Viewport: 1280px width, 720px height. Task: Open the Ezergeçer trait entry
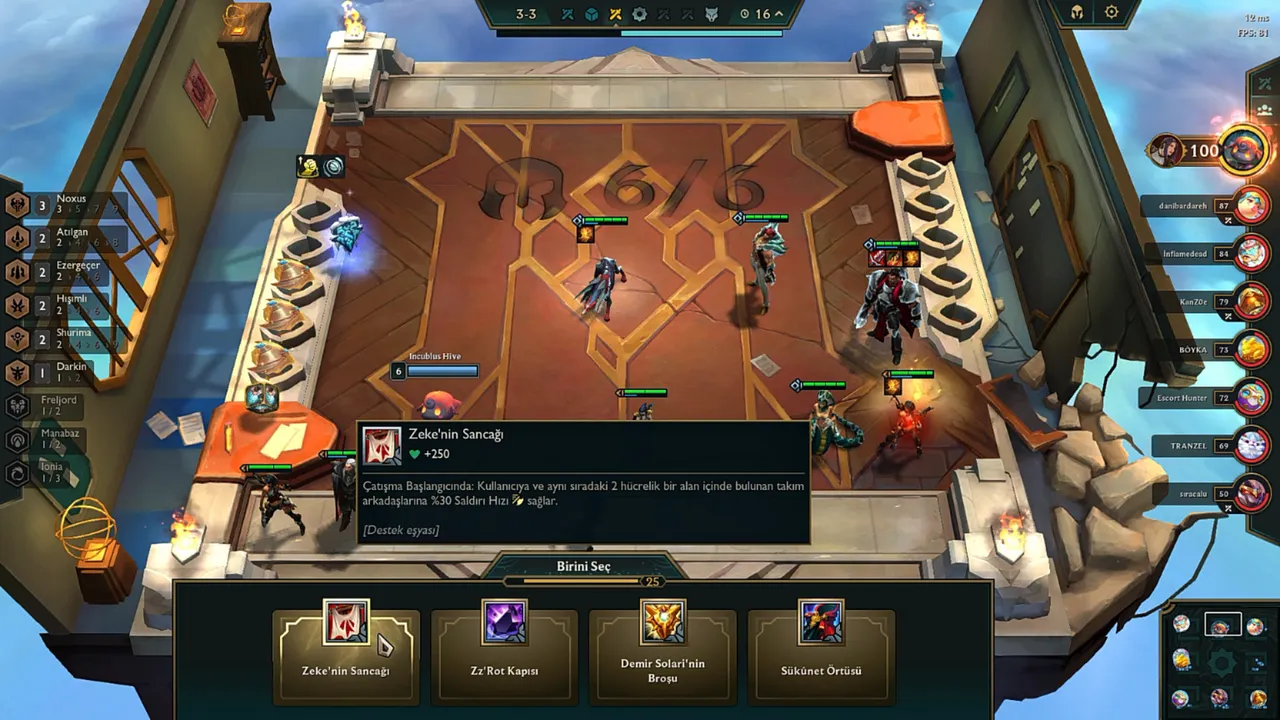60,272
